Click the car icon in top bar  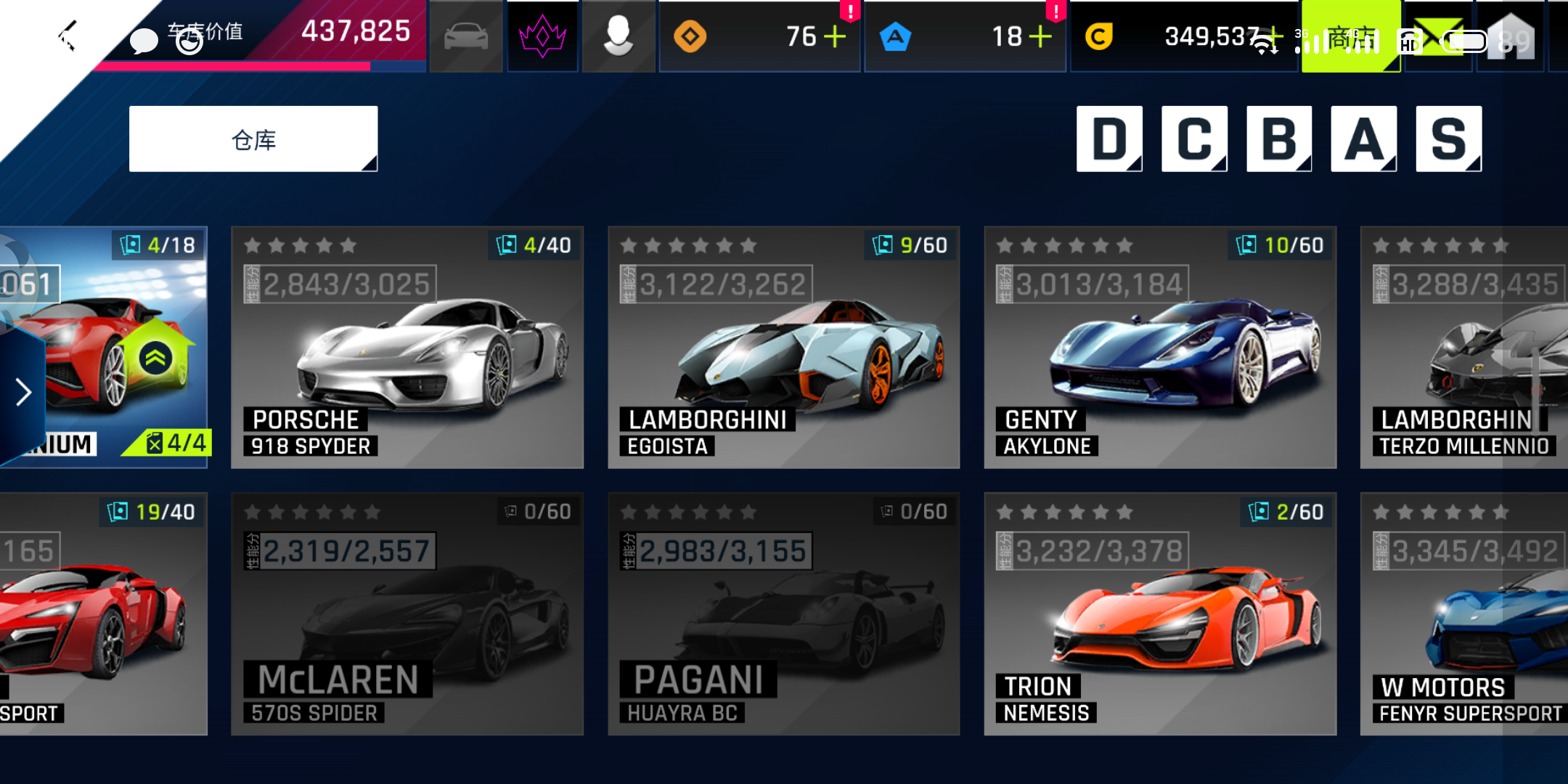point(466,36)
